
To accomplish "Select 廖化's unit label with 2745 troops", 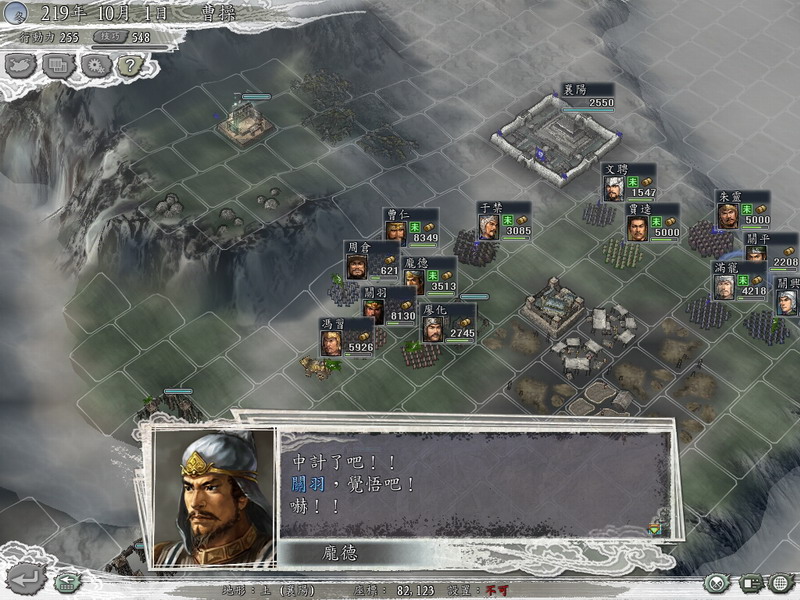I will pyautogui.click(x=448, y=323).
